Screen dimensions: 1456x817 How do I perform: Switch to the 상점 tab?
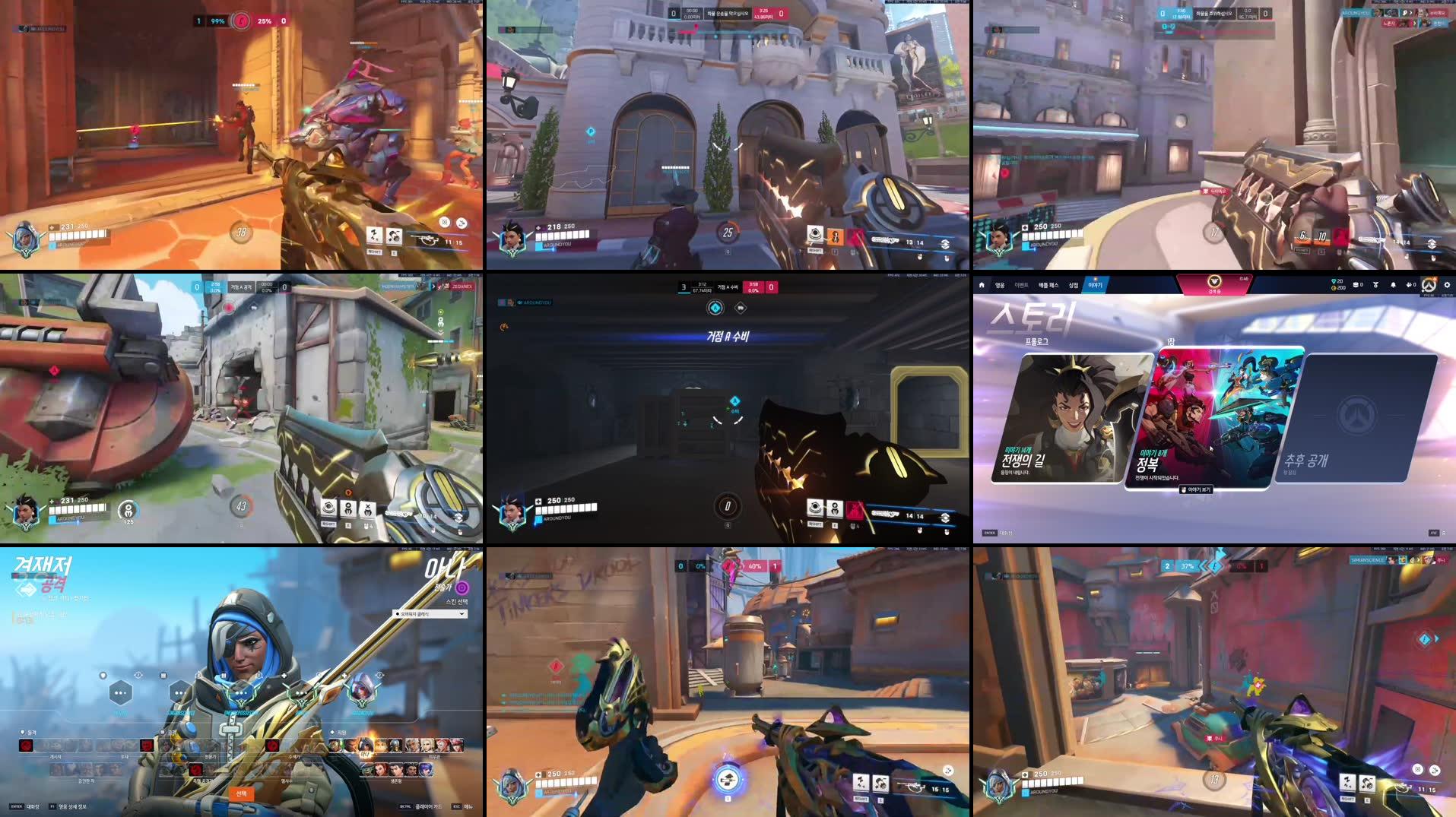[1073, 285]
